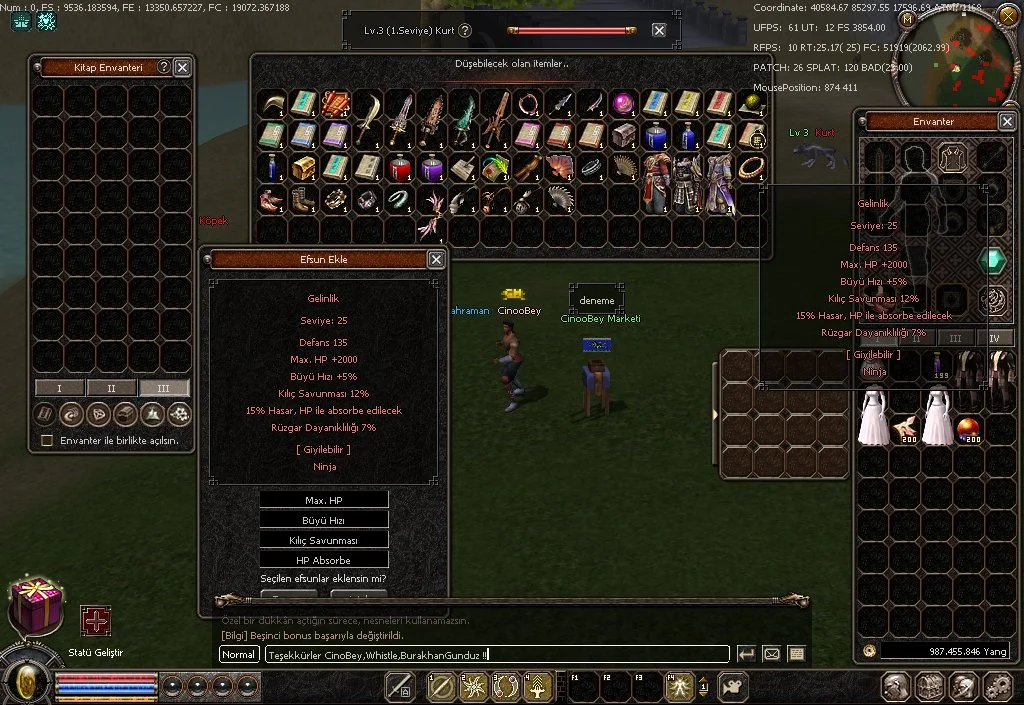Focus the chat message input field

coord(497,655)
